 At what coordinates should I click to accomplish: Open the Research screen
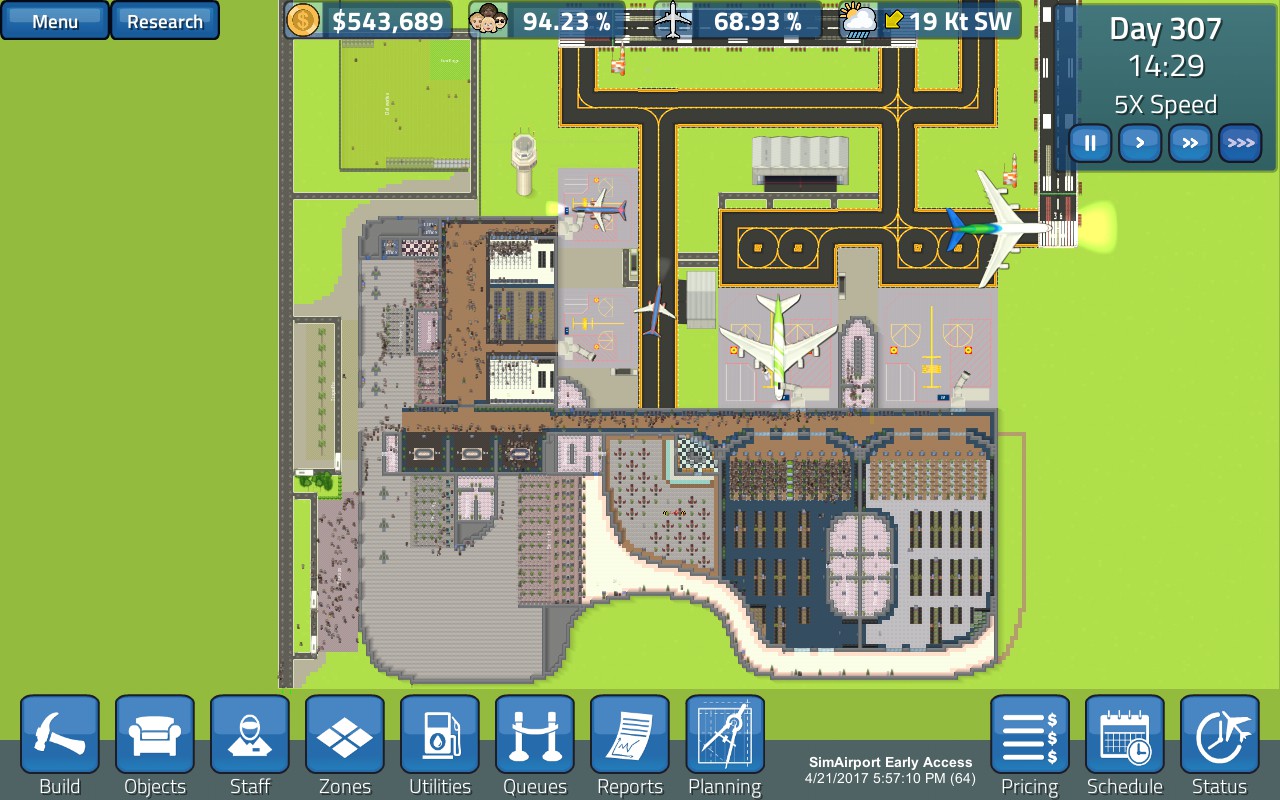click(165, 20)
